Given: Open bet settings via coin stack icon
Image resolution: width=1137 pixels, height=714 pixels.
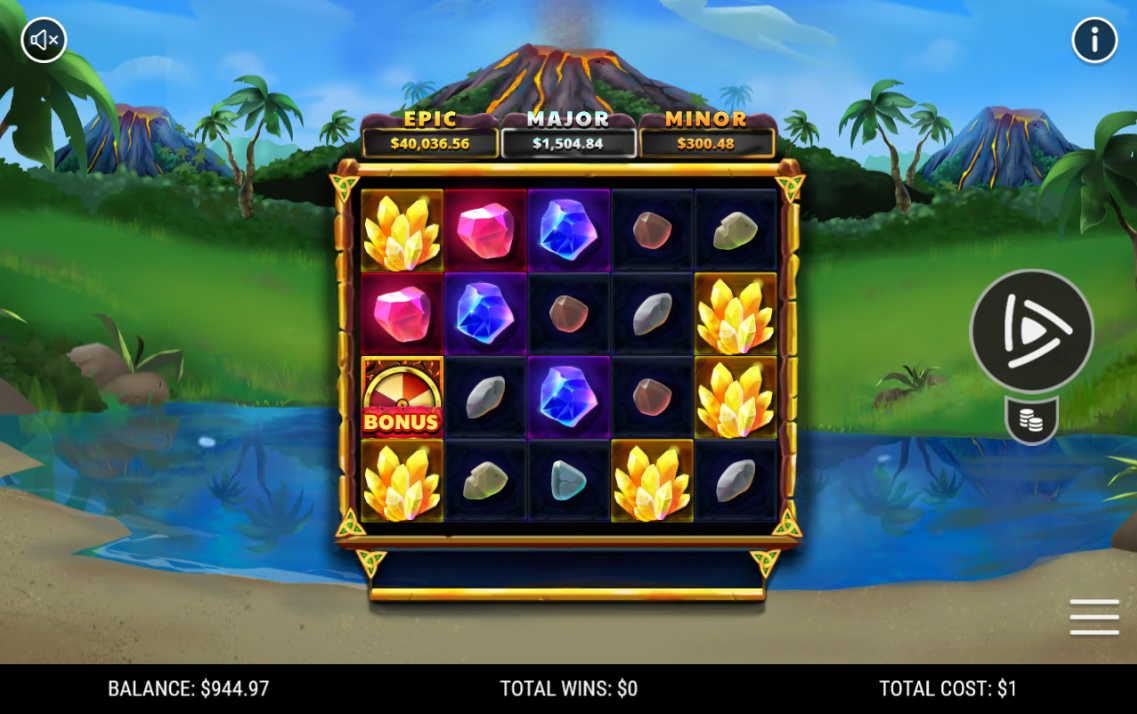Looking at the screenshot, I should click(1031, 421).
